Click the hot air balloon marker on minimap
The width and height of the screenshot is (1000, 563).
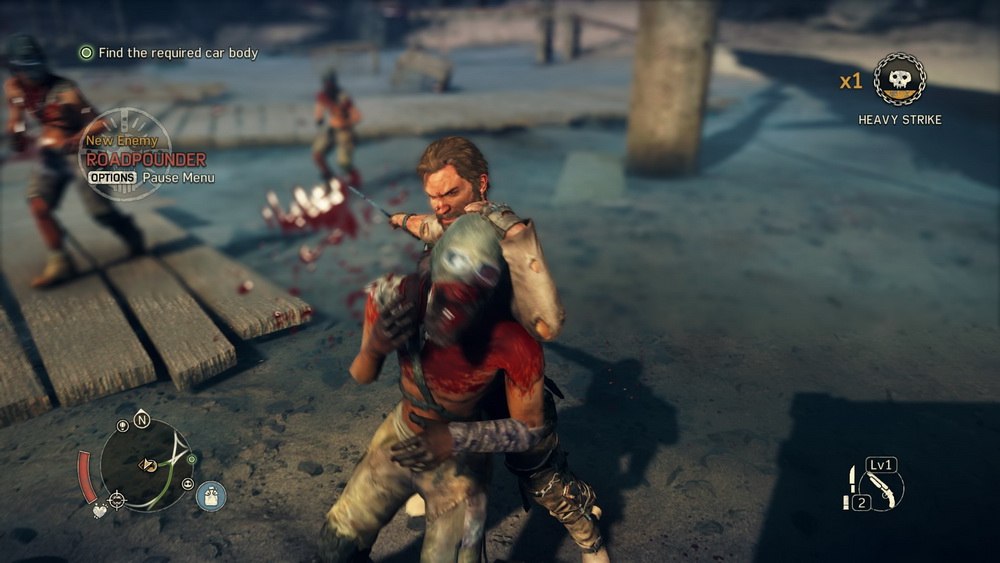[122, 426]
